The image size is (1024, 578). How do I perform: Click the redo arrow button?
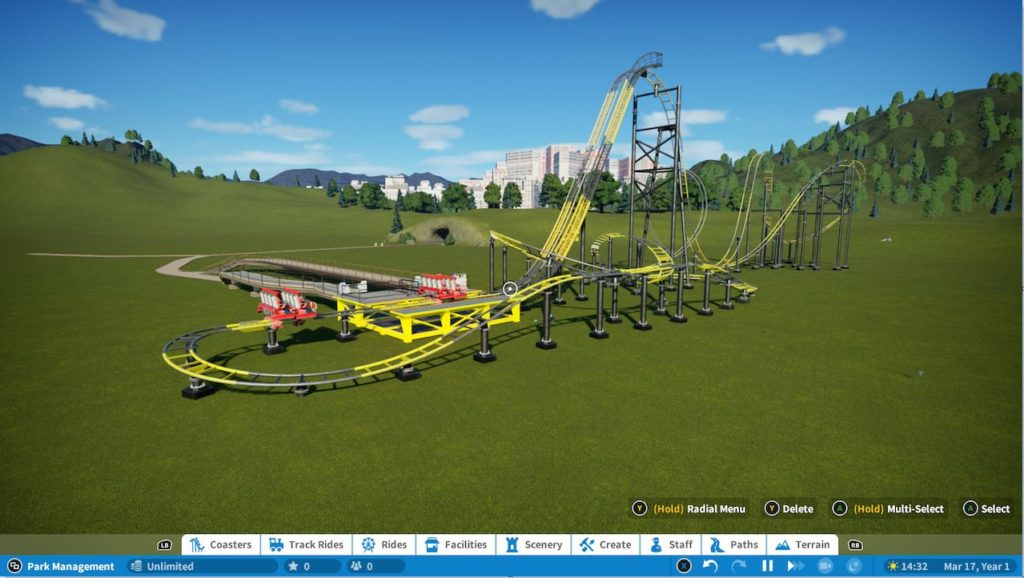pyautogui.click(x=739, y=566)
